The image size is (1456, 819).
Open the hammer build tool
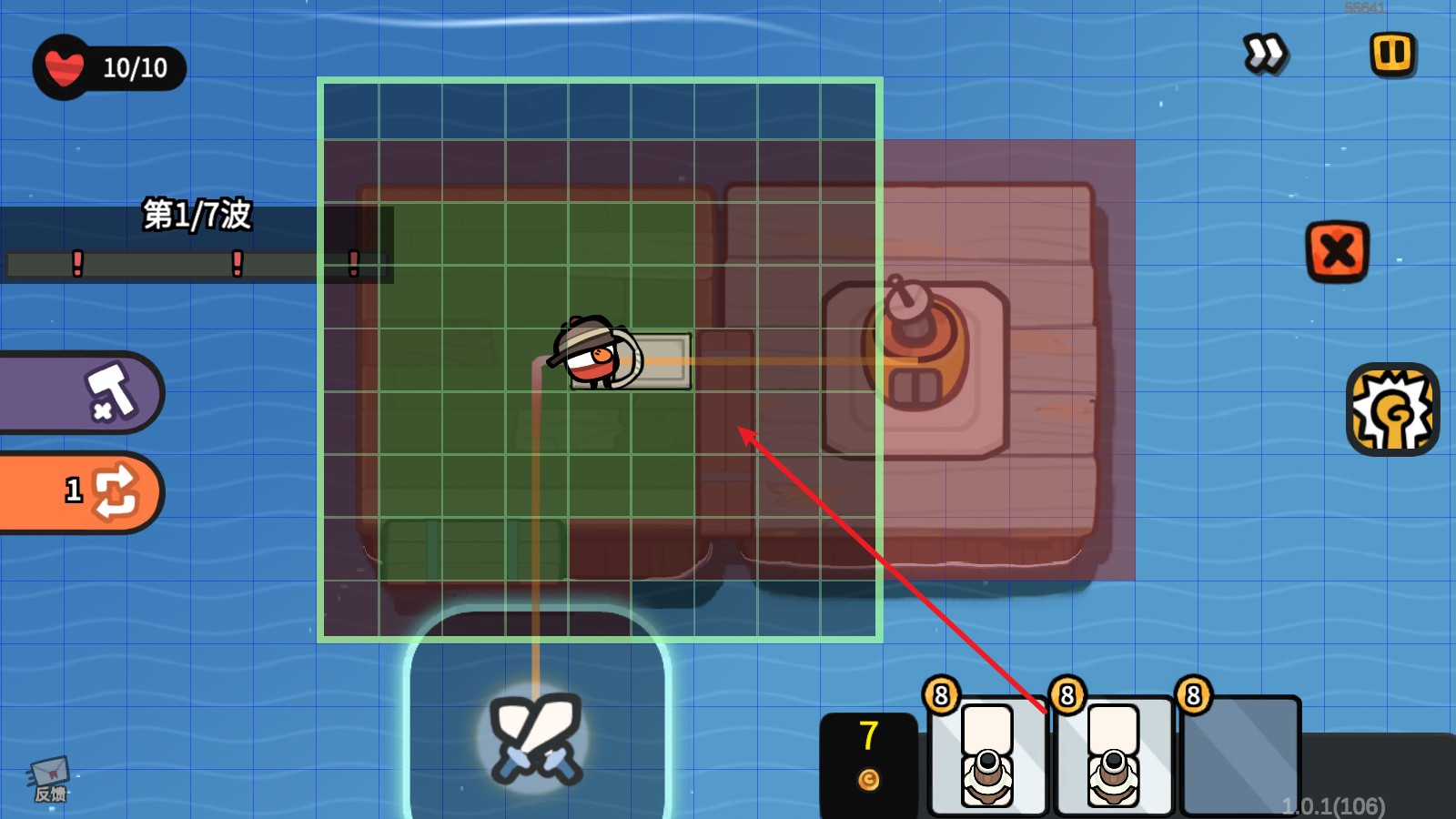click(107, 392)
